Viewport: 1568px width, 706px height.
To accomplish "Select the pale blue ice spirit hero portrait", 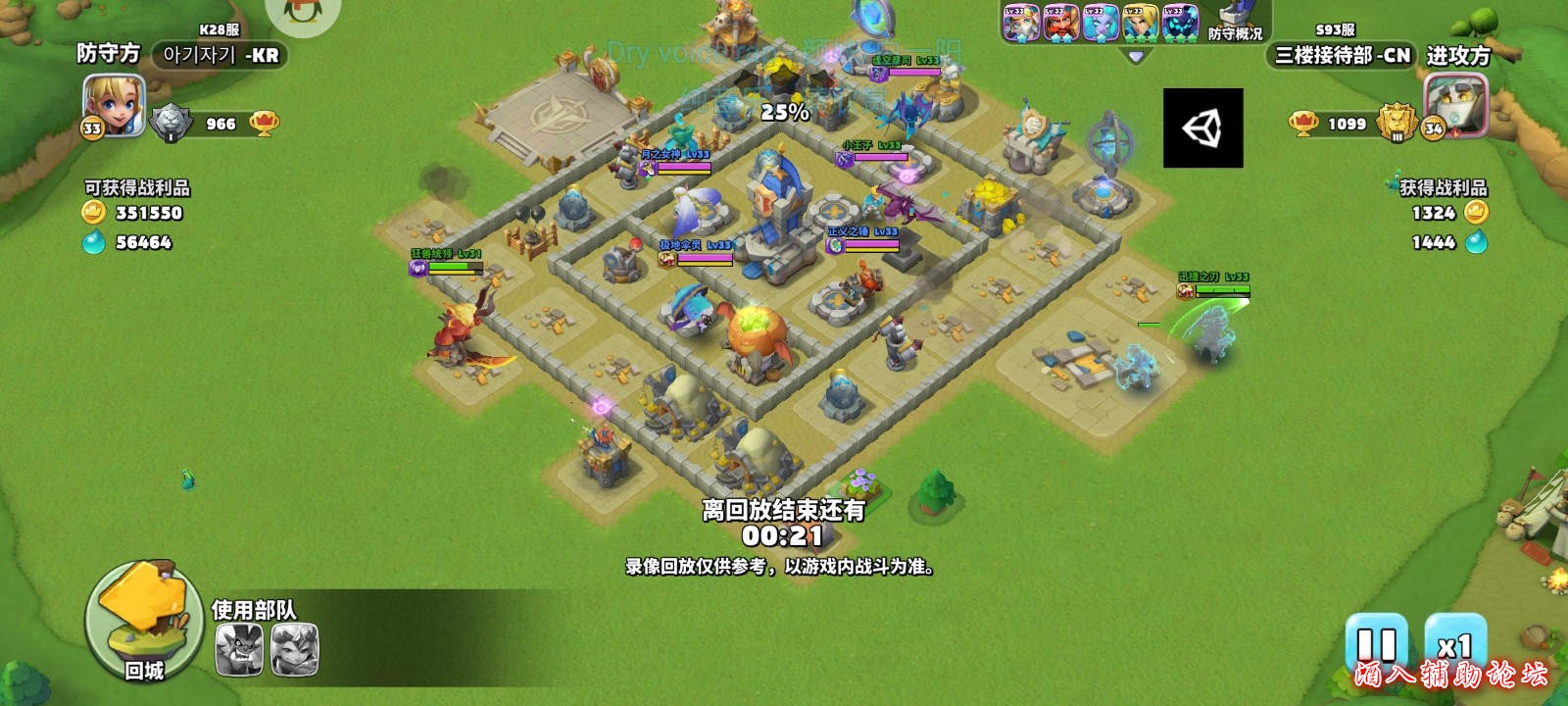I will pos(1100,23).
